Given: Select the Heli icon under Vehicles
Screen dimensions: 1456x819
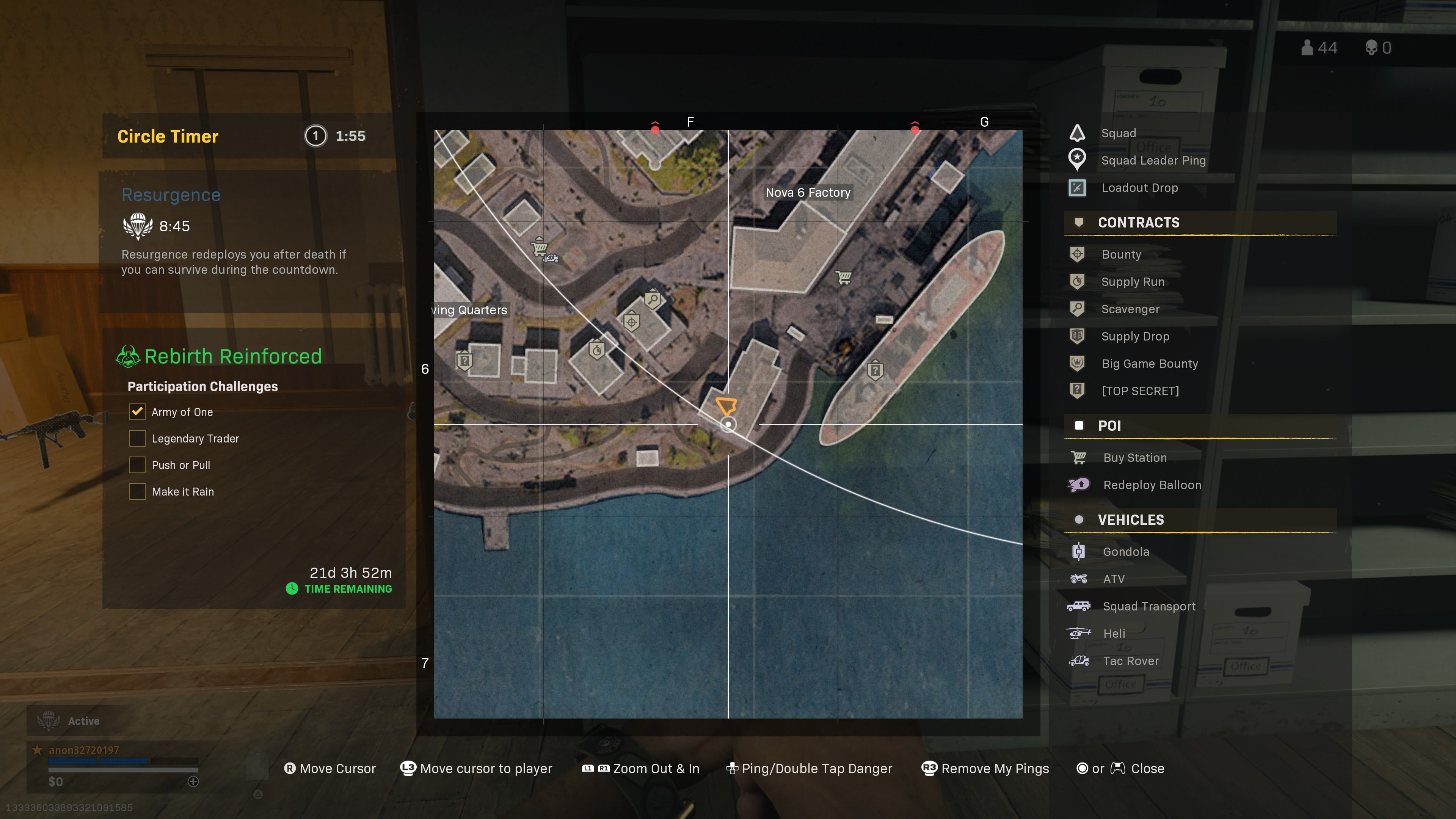Looking at the screenshot, I should coord(1078,633).
